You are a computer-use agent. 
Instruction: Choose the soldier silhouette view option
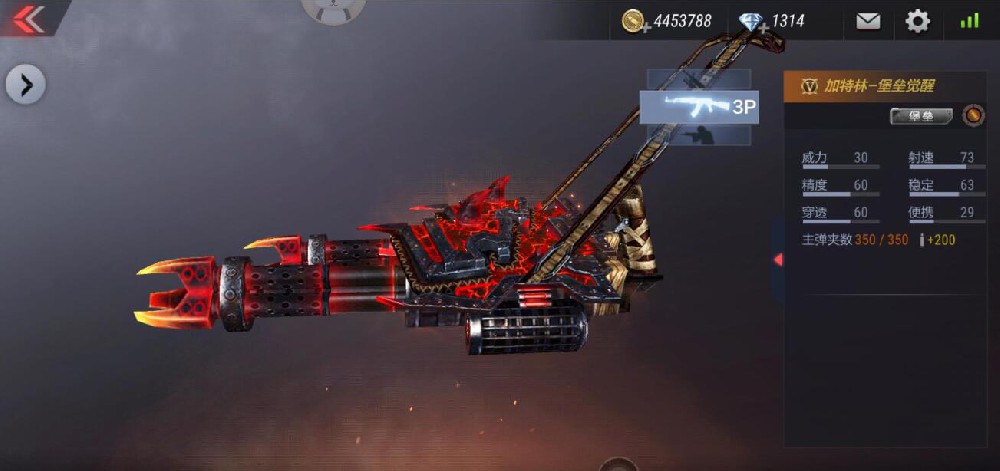point(698,135)
